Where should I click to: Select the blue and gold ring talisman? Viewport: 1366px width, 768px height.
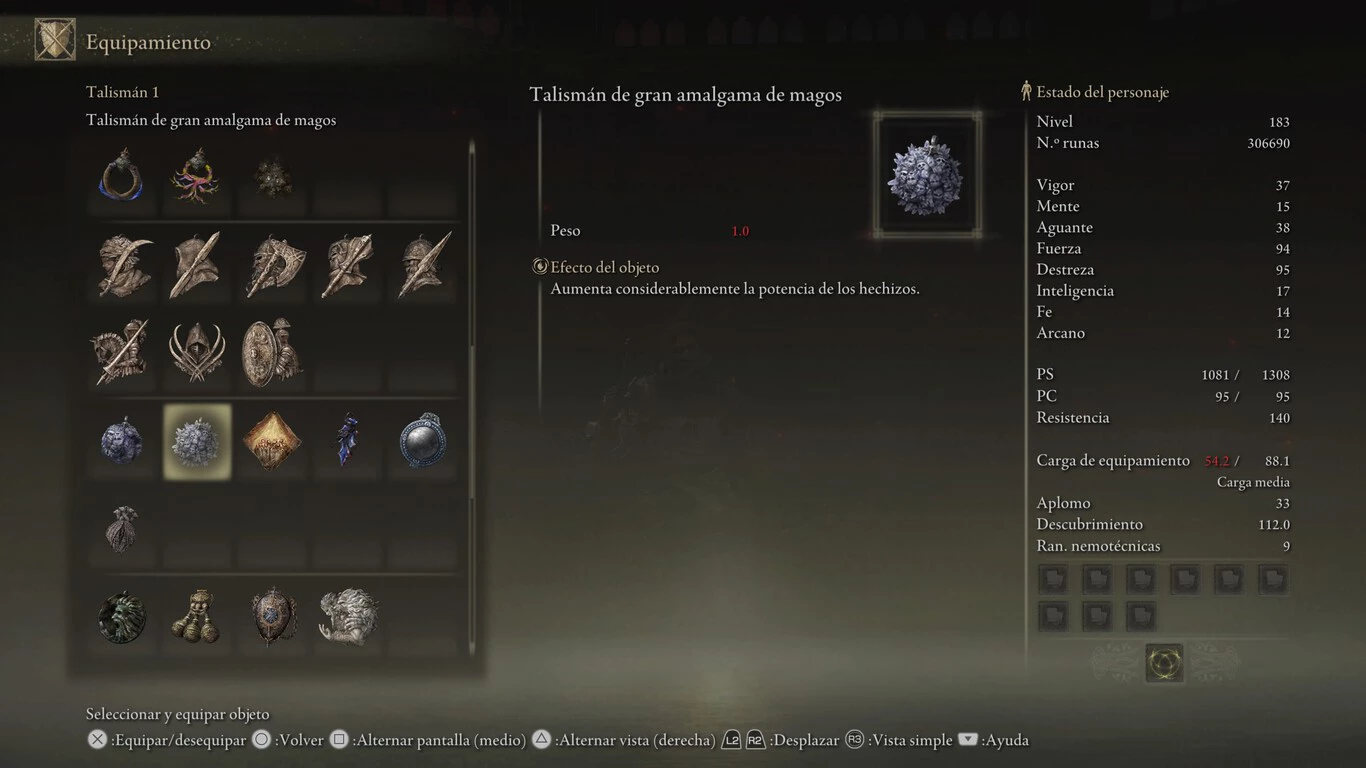(x=122, y=176)
